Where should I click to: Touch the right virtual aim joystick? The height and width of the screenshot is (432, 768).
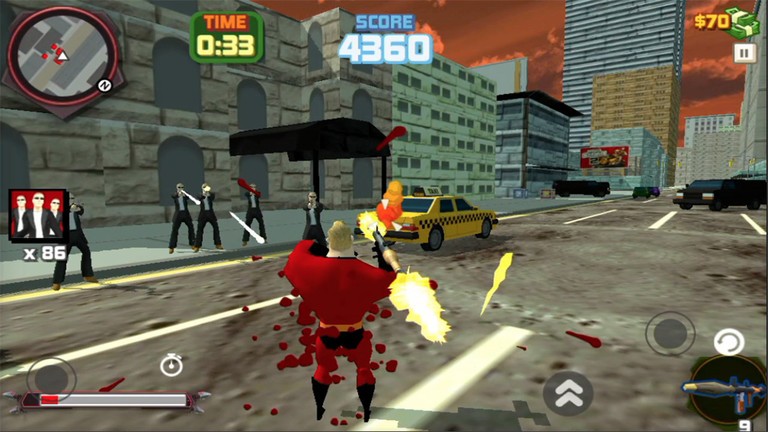point(669,333)
